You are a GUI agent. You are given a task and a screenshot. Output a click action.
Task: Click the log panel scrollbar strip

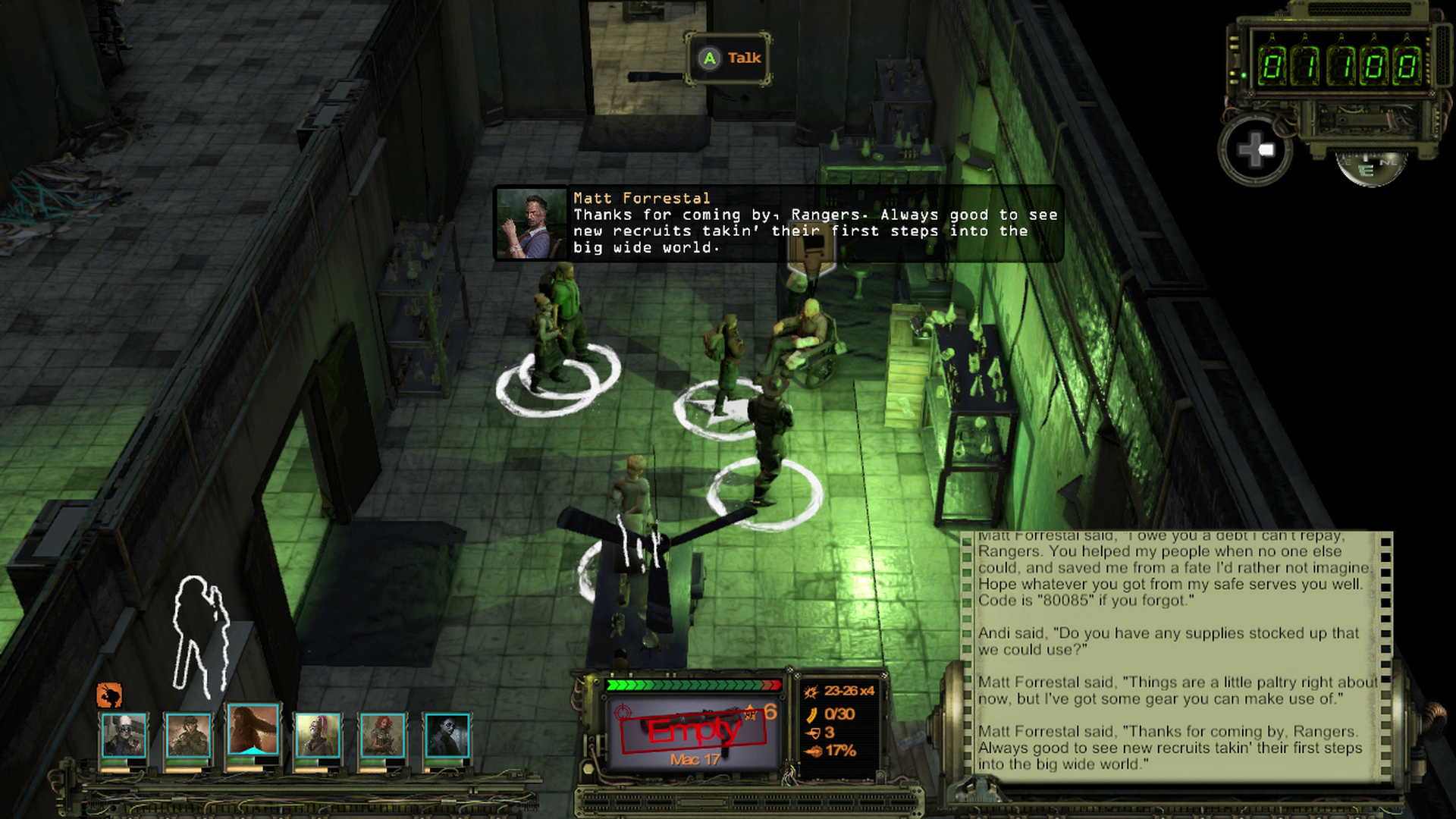pos(1387,652)
